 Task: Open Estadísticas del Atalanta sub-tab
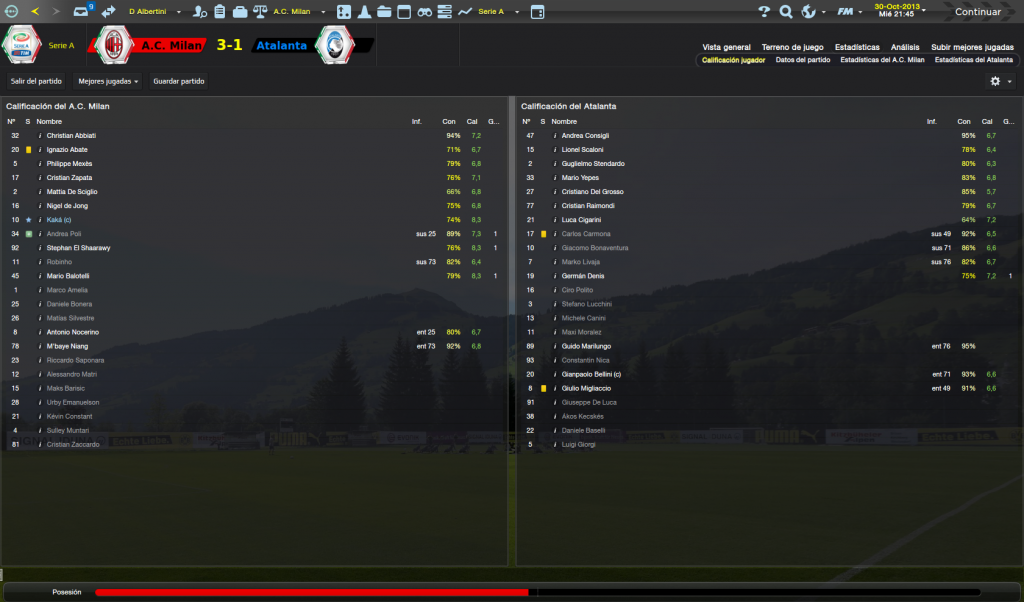[973, 60]
